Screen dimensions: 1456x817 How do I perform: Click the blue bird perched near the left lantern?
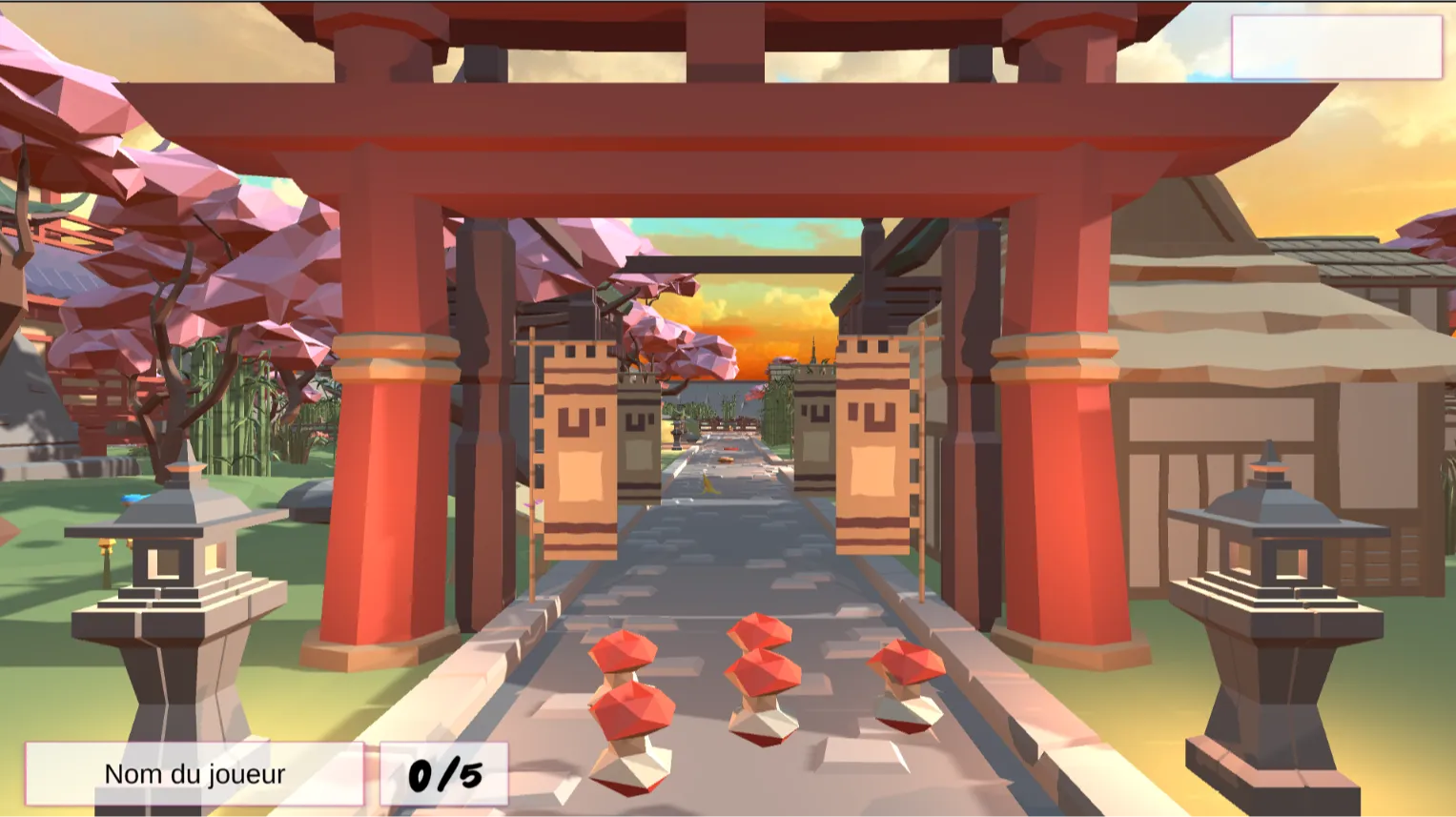[x=132, y=498]
